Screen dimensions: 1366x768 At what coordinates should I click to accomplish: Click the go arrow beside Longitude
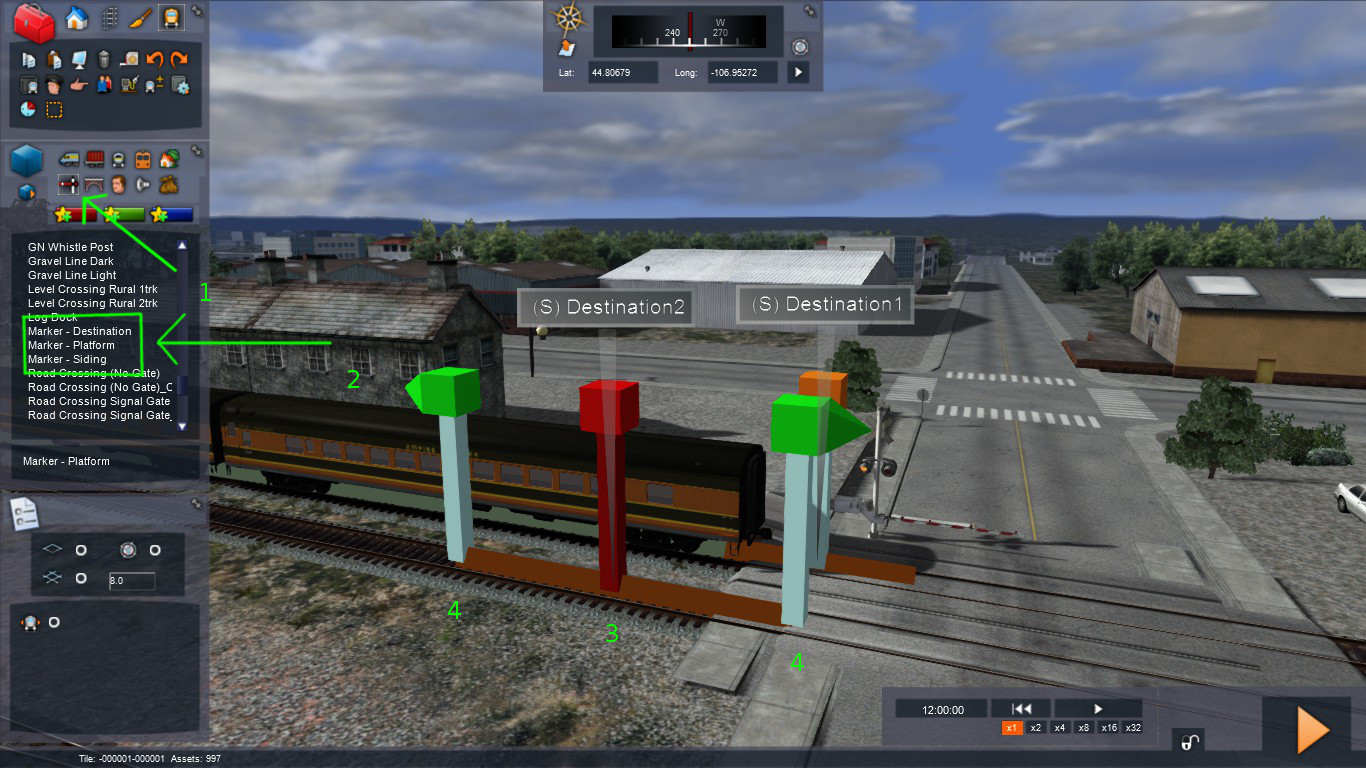pyautogui.click(x=797, y=72)
